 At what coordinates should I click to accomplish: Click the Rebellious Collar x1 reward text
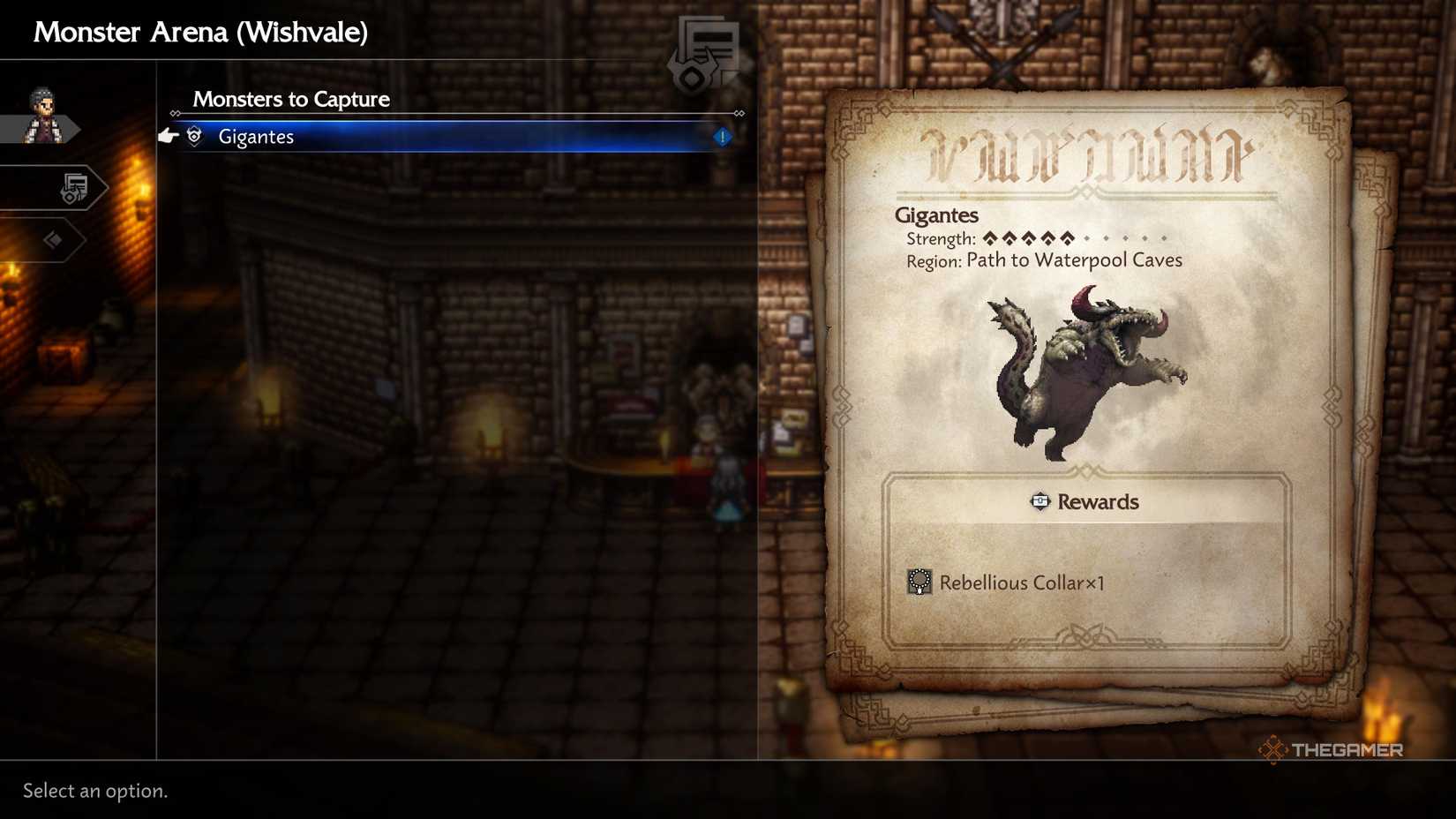point(1024,582)
